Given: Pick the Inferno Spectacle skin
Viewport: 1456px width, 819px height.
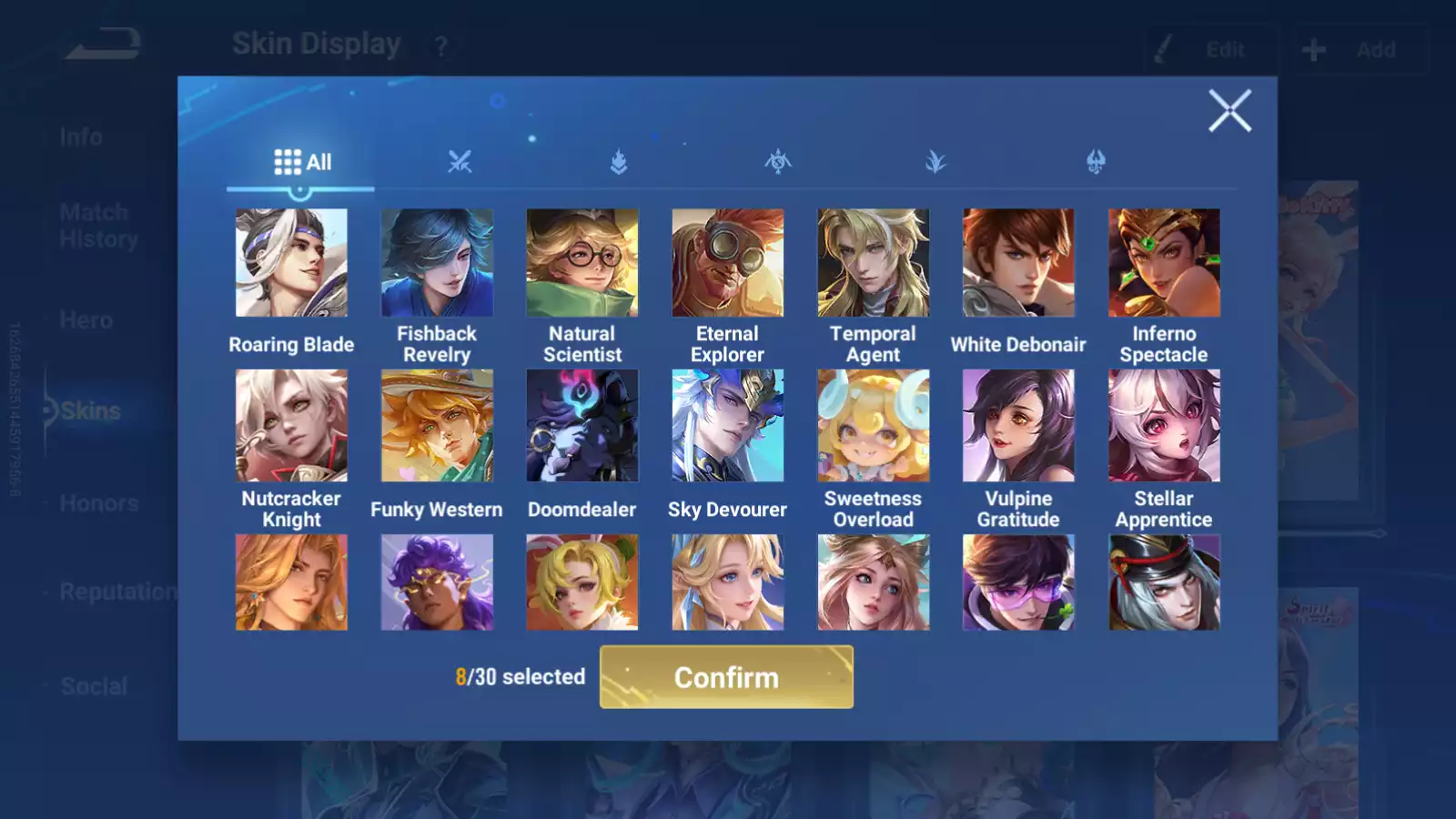Looking at the screenshot, I should pyautogui.click(x=1164, y=263).
